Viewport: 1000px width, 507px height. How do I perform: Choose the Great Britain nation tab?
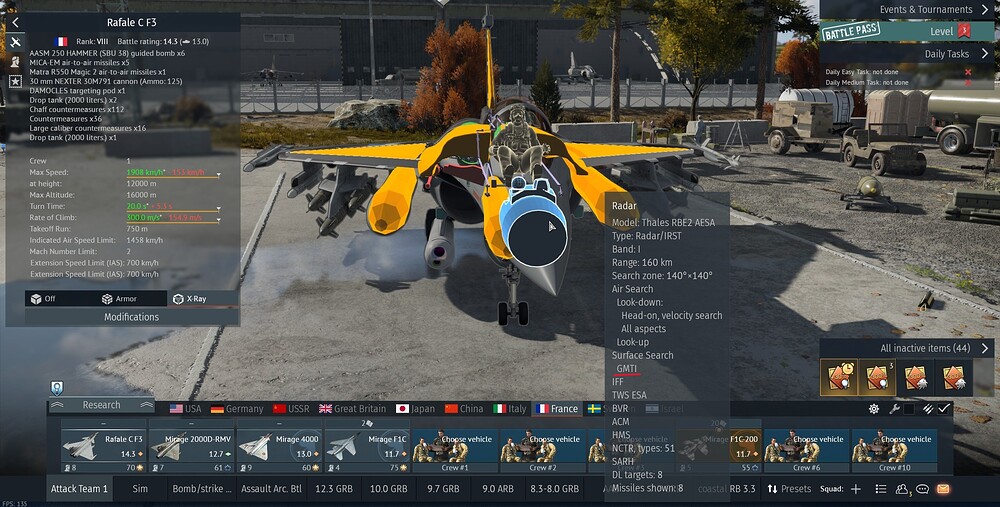coord(351,409)
